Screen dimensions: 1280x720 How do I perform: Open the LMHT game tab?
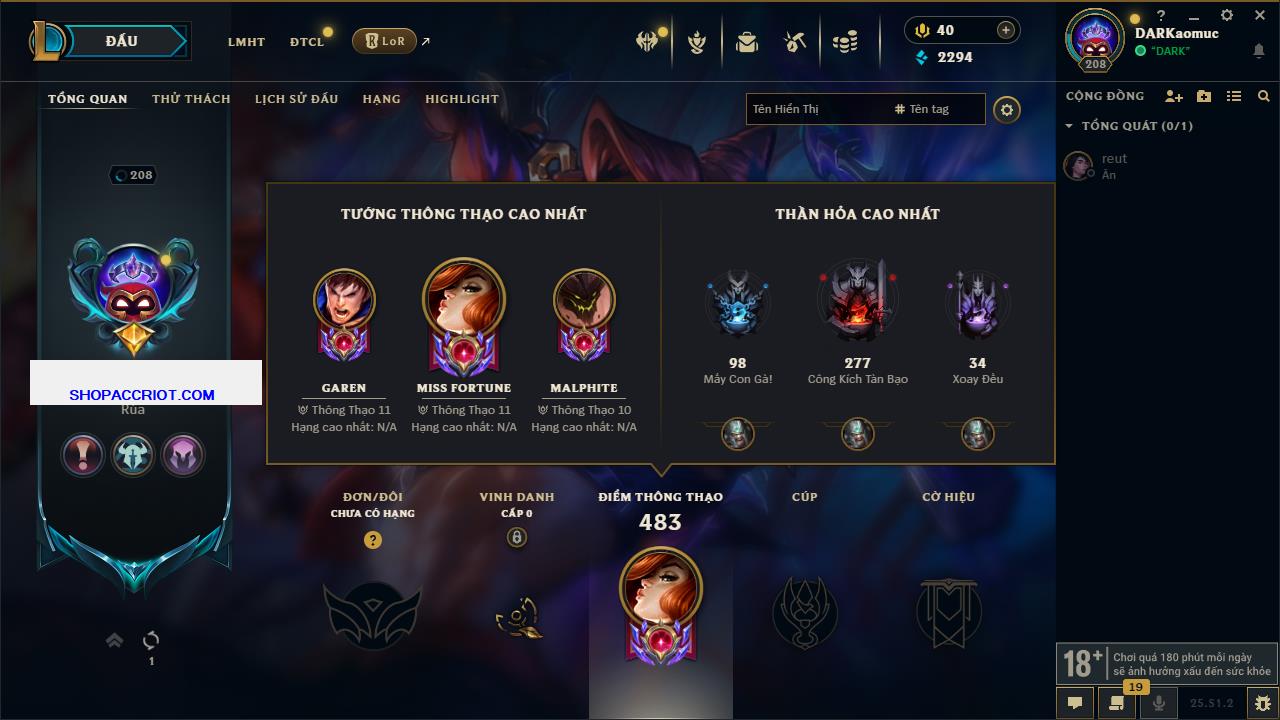click(x=246, y=42)
